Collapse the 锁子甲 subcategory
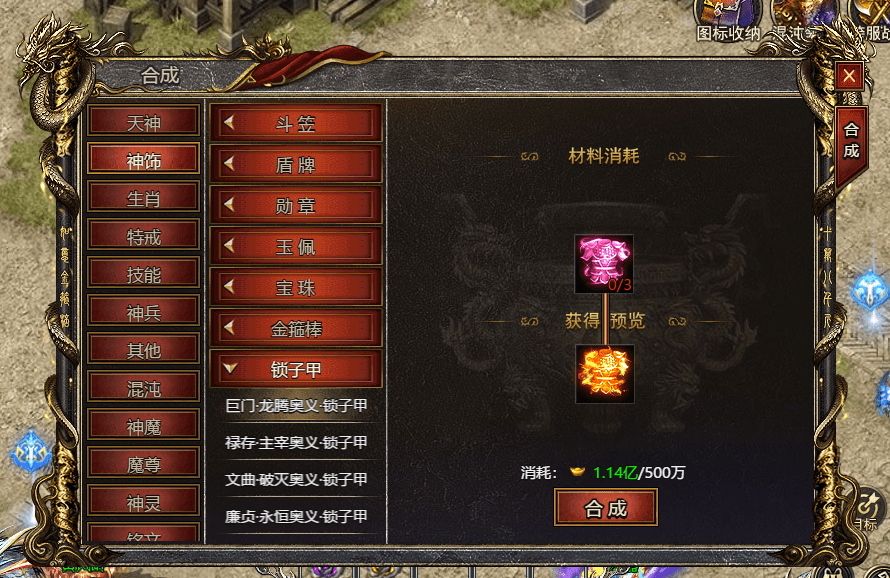 click(295, 369)
